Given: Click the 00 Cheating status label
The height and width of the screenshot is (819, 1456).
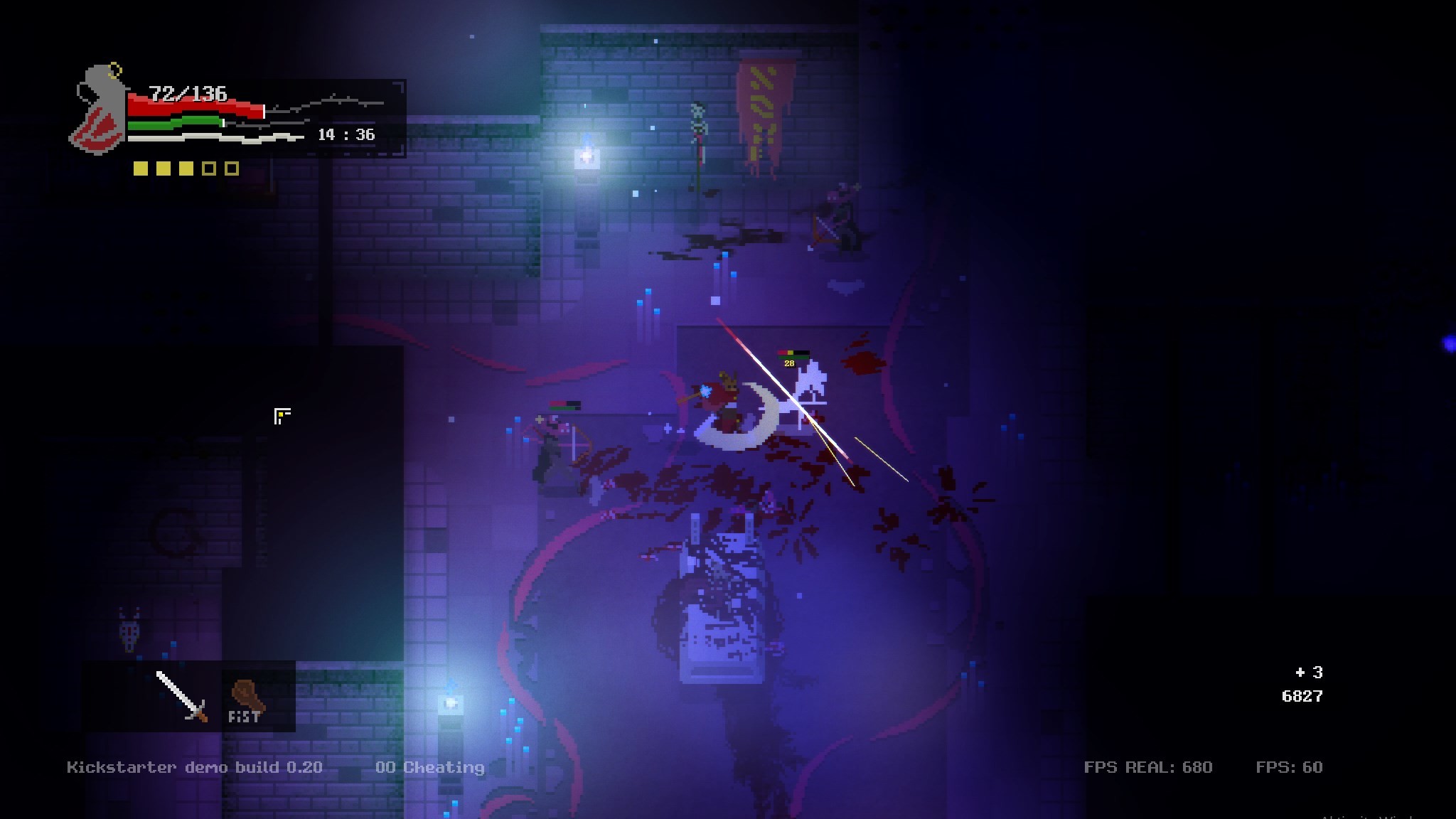Looking at the screenshot, I should click(431, 767).
